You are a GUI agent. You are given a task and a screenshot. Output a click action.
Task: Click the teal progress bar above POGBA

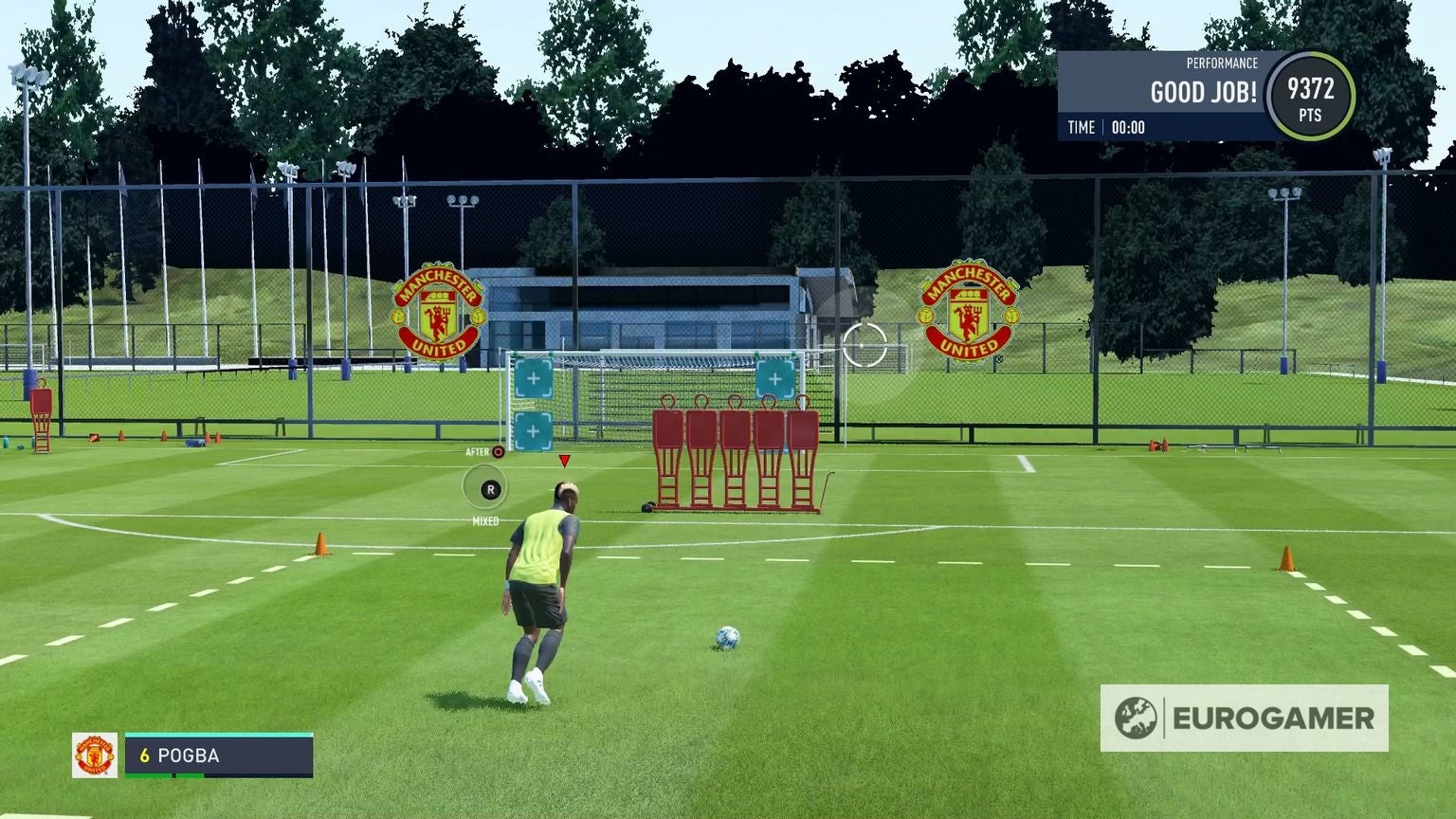218,737
